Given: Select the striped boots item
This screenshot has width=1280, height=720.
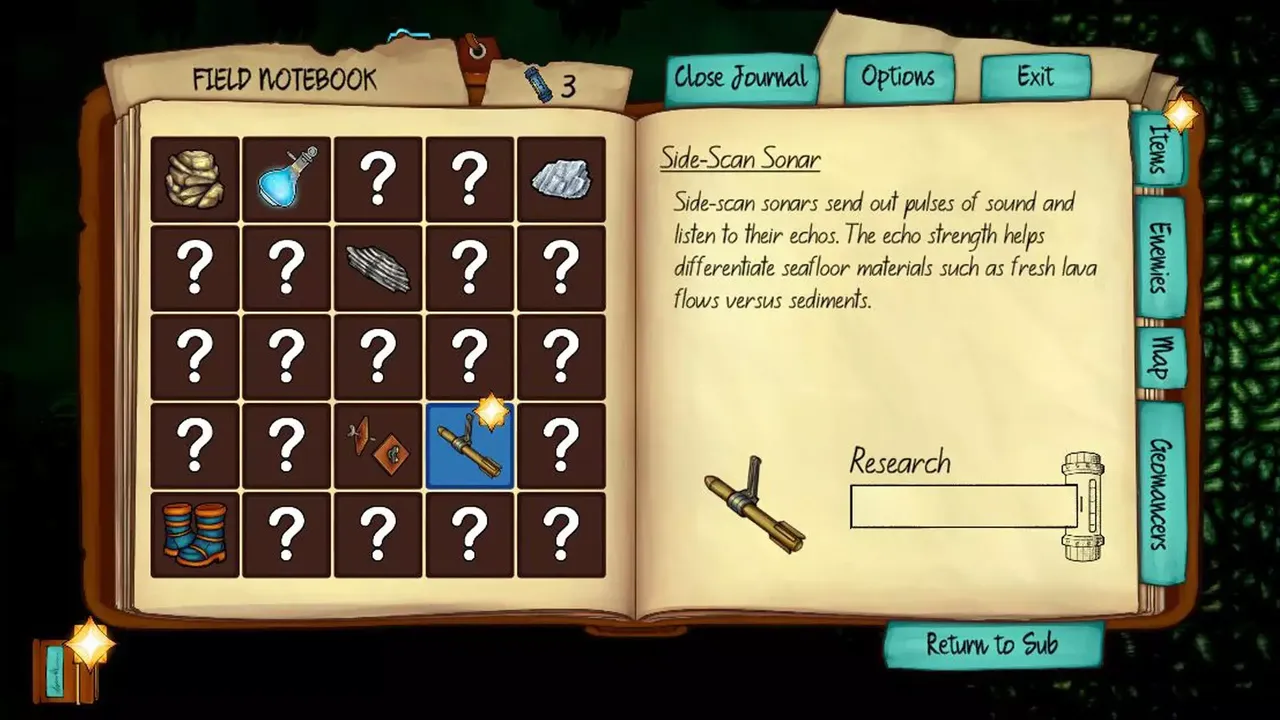Looking at the screenshot, I should pyautogui.click(x=195, y=535).
